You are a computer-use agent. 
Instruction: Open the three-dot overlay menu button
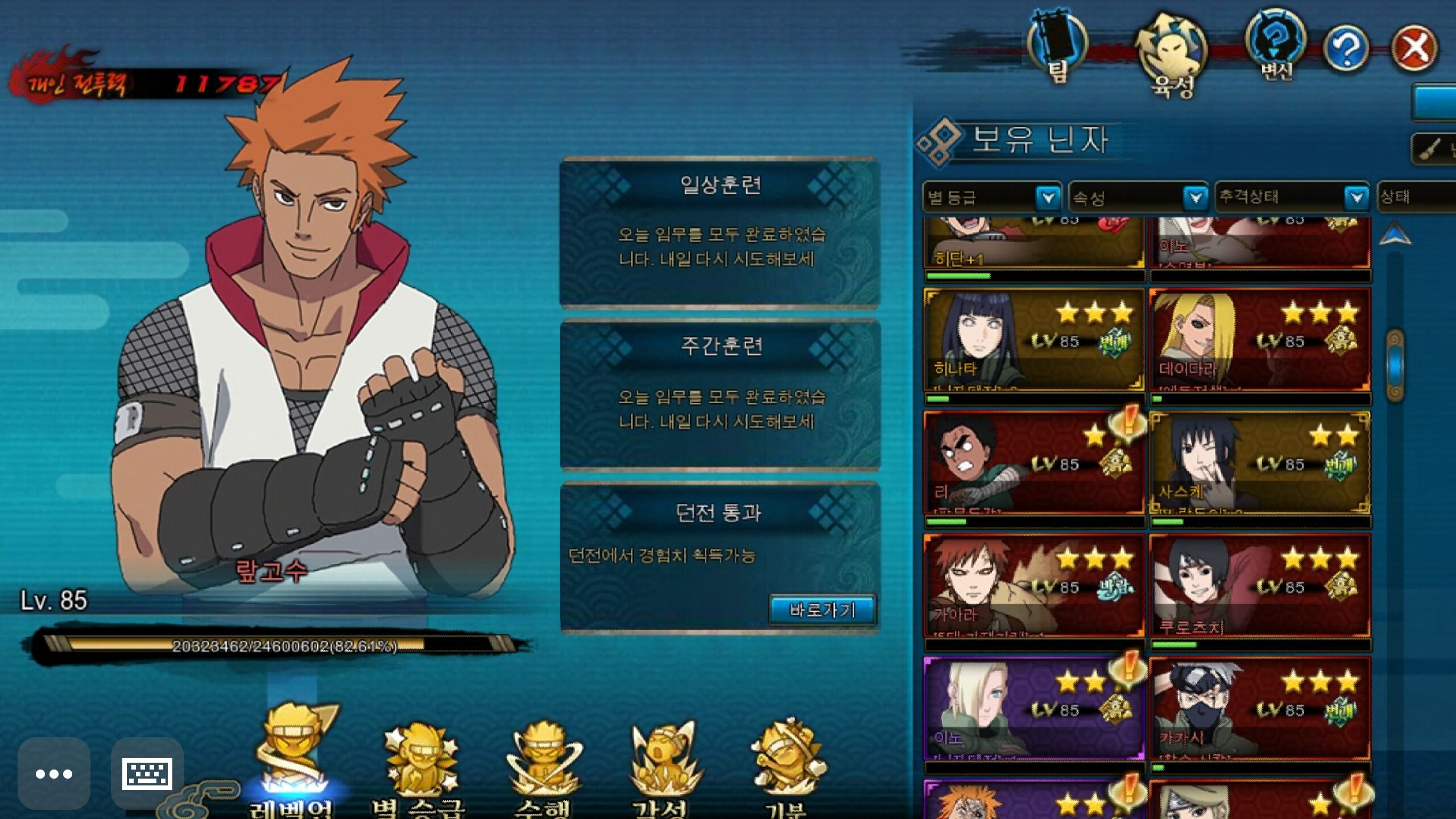point(54,773)
